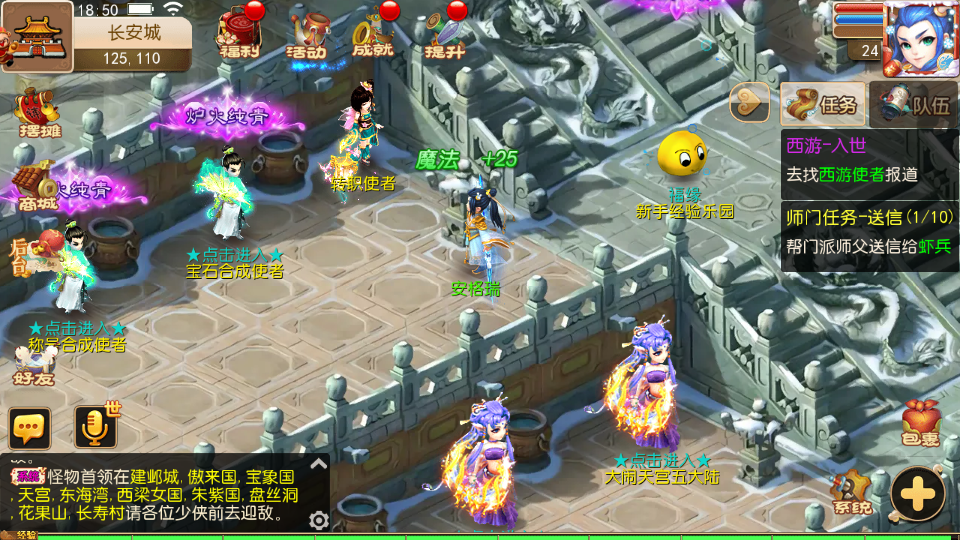Click the yellow chat bubble button
This screenshot has width=960, height=540.
30,428
